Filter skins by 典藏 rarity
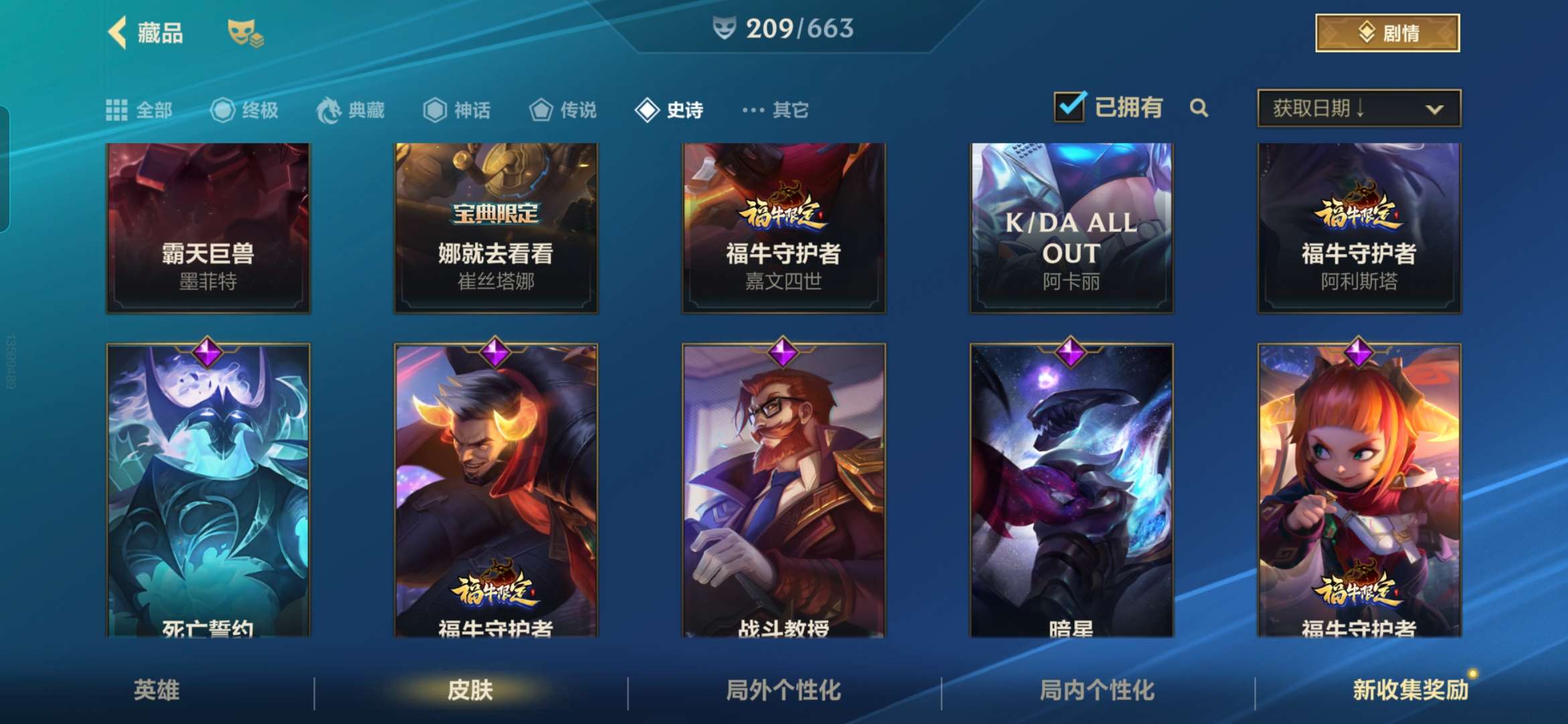Image resolution: width=1568 pixels, height=724 pixels. (350, 110)
